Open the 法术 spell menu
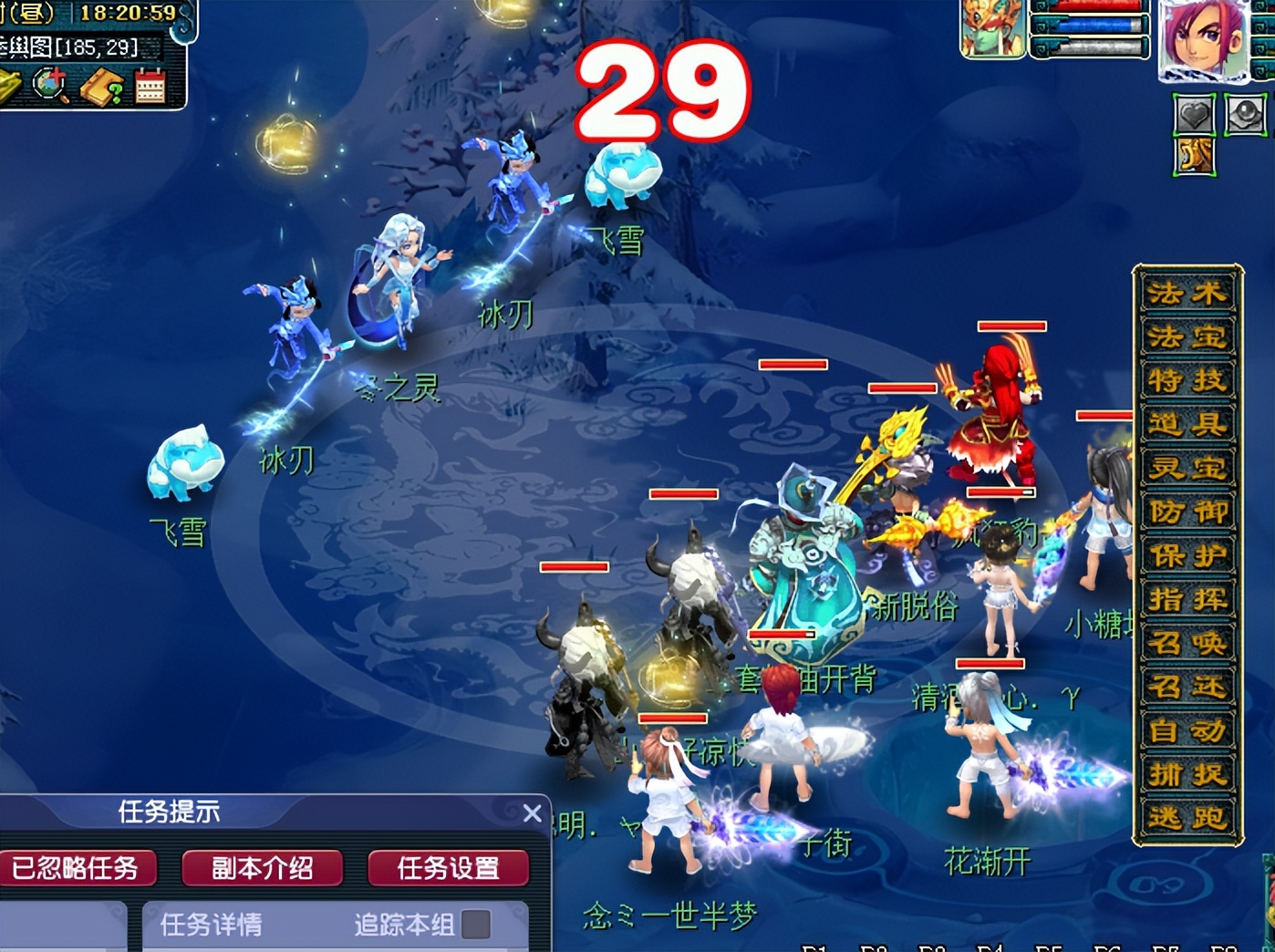The image size is (1275, 952). [1187, 294]
